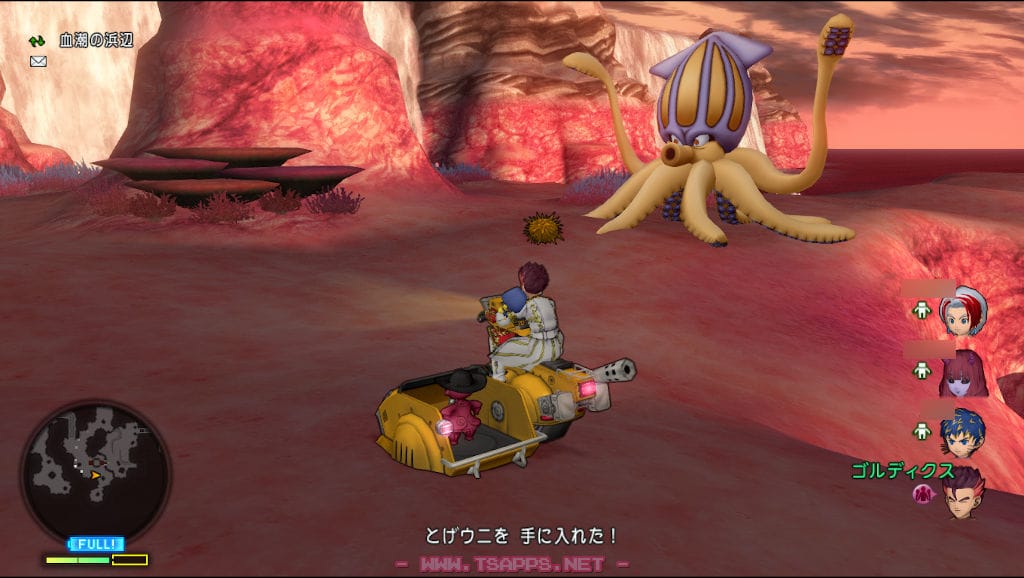Screen dimensions: 1024x578
Task: Click the pink status icon beside ゴルディクス
Action: pyautogui.click(x=922, y=493)
